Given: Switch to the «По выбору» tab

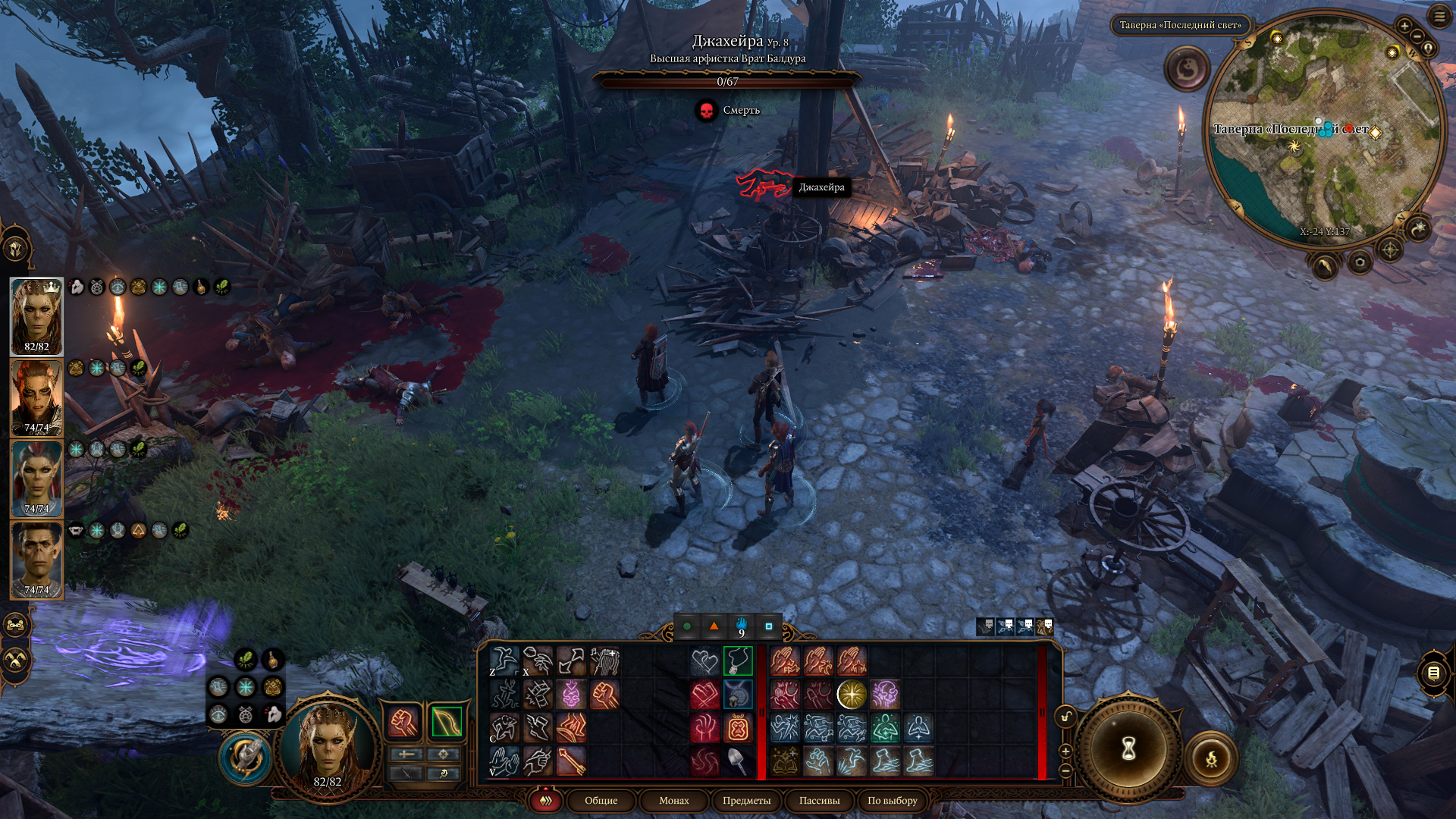Looking at the screenshot, I should [x=892, y=800].
